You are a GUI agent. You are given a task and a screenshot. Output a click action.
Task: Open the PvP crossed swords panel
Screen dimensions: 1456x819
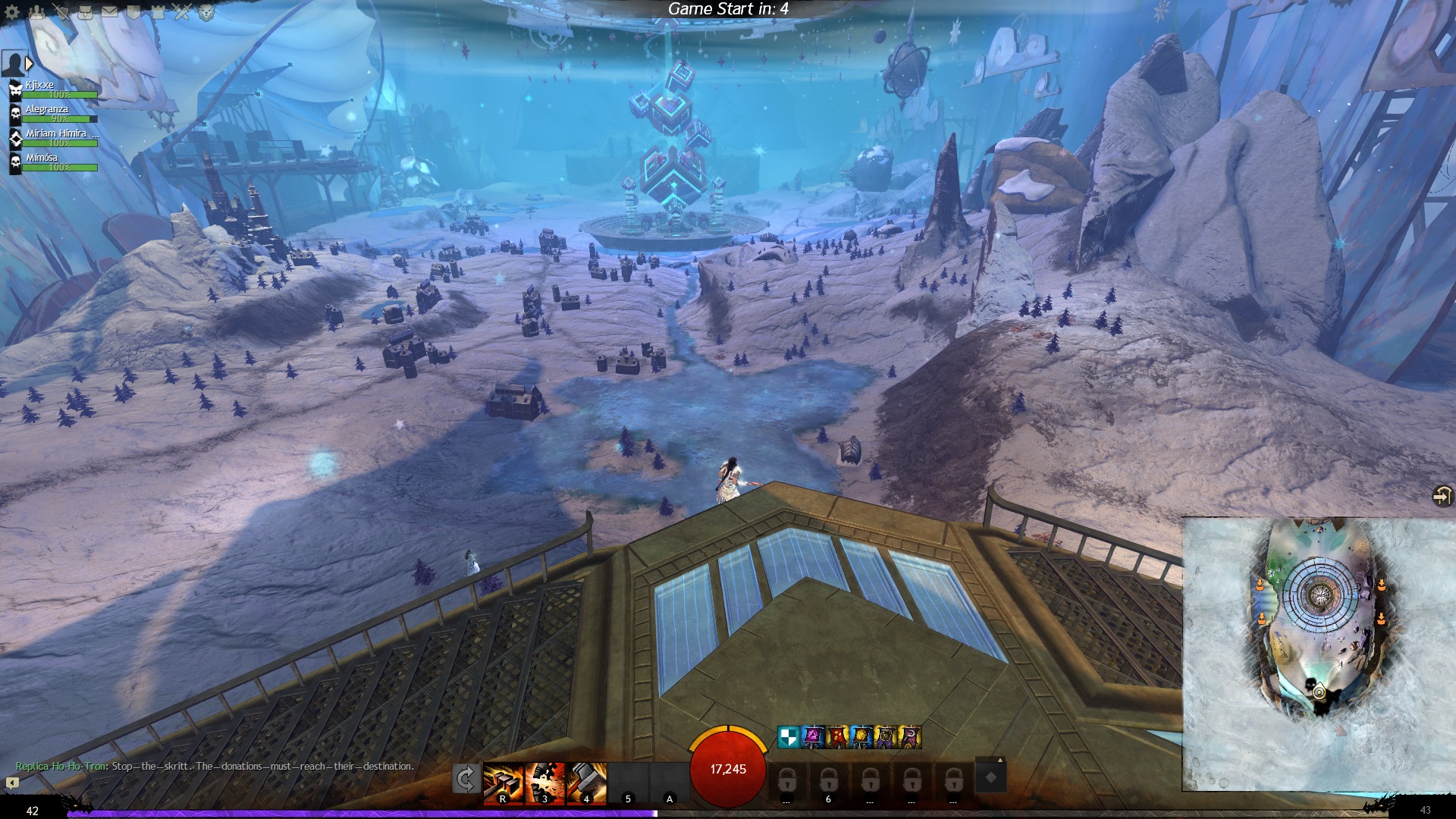click(x=182, y=12)
